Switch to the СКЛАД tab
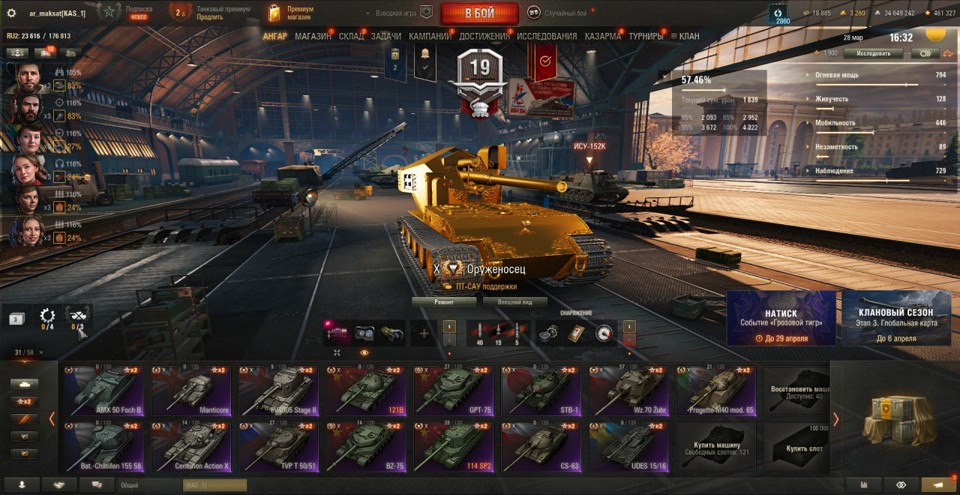The height and width of the screenshot is (495, 960). (x=351, y=36)
